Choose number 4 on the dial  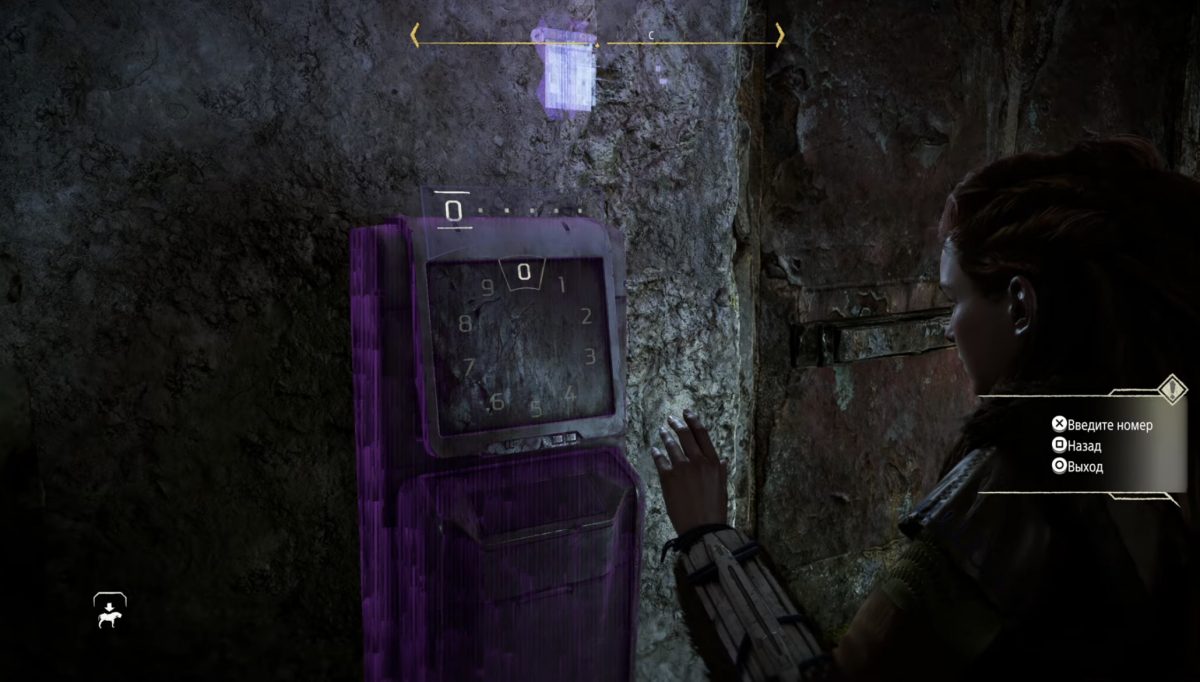pyautogui.click(x=569, y=393)
